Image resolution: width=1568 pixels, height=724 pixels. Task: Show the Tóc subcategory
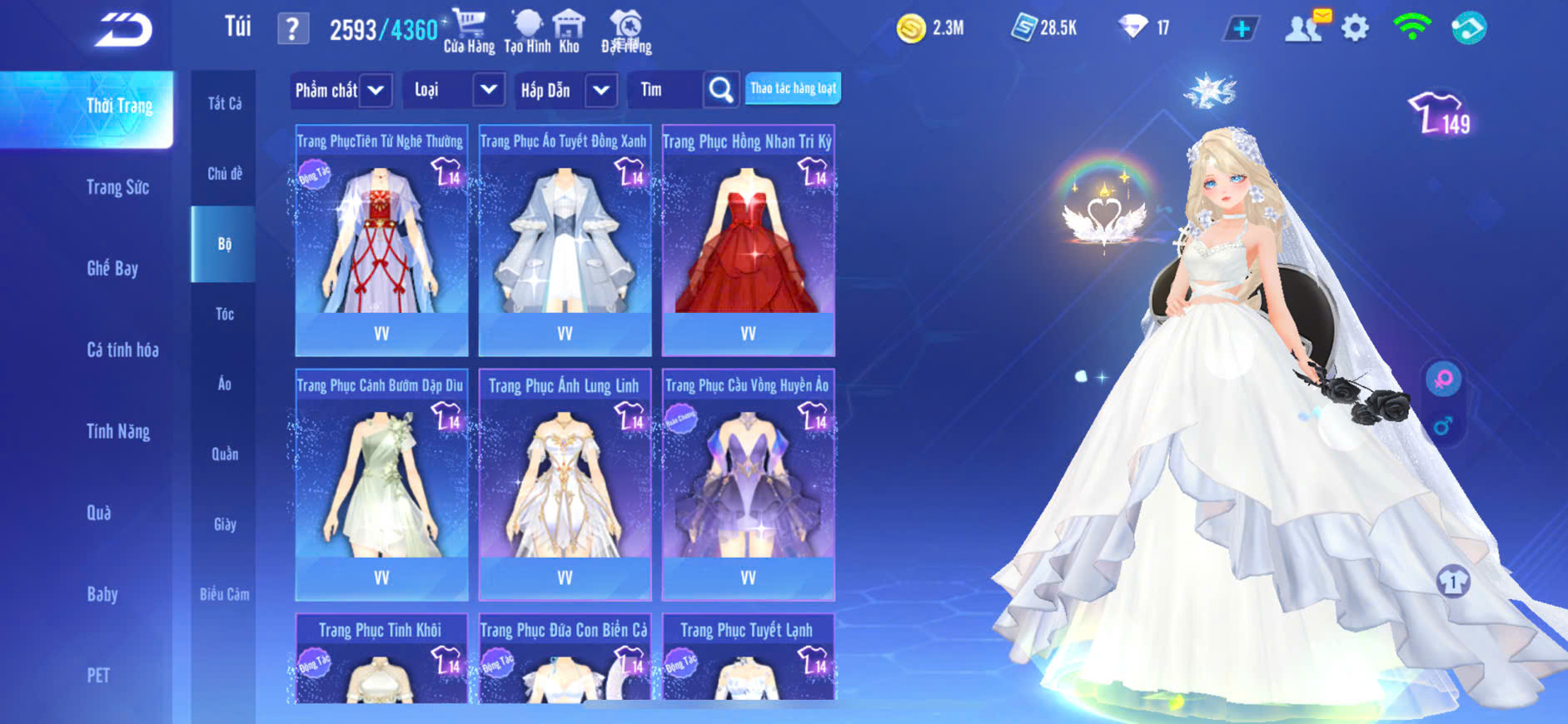pos(224,314)
